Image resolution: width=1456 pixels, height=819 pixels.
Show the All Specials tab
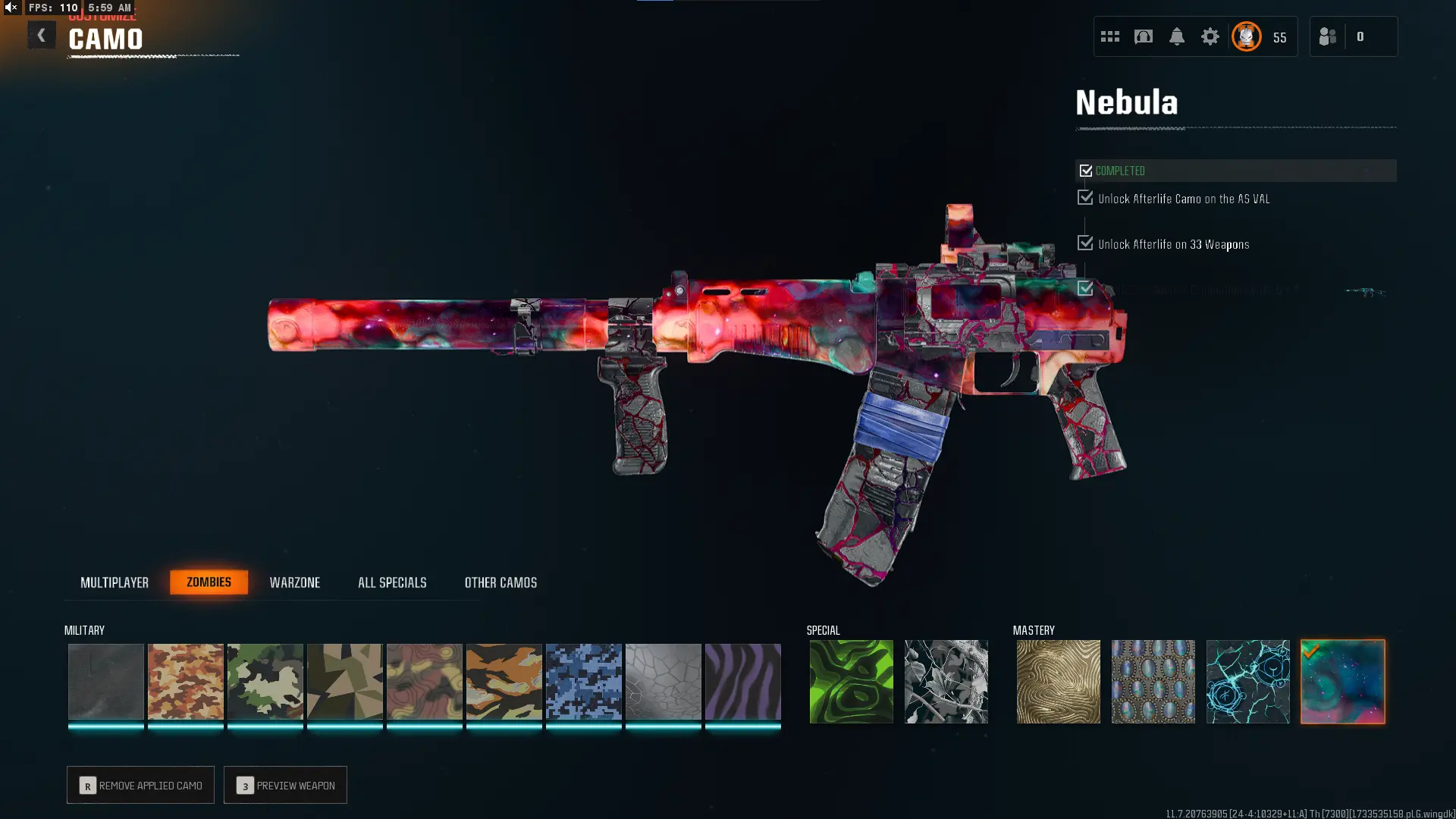(392, 582)
